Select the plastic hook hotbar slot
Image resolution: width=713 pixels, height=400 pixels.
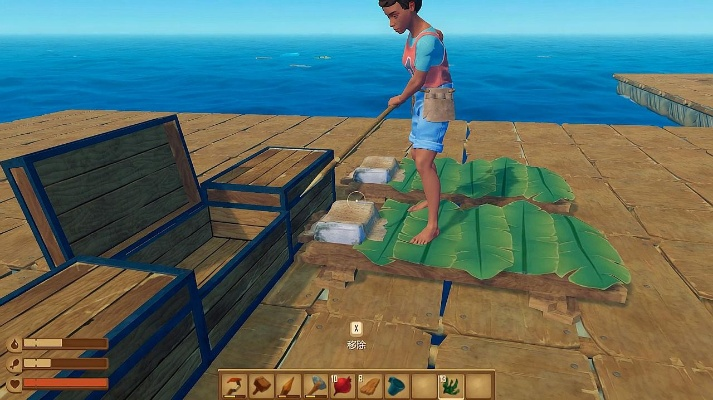[x=235, y=386]
